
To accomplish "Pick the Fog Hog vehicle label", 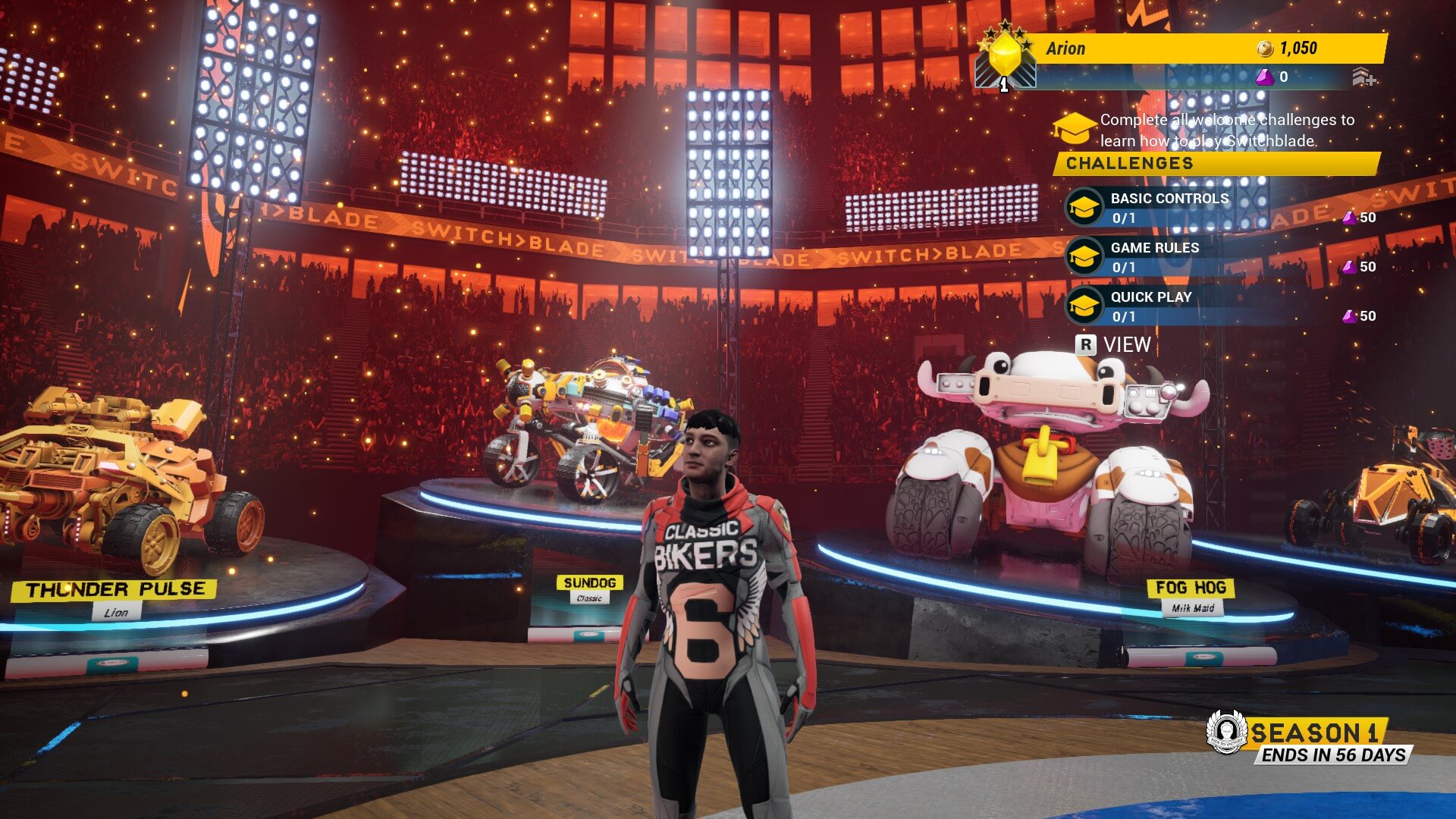I will click(1191, 588).
